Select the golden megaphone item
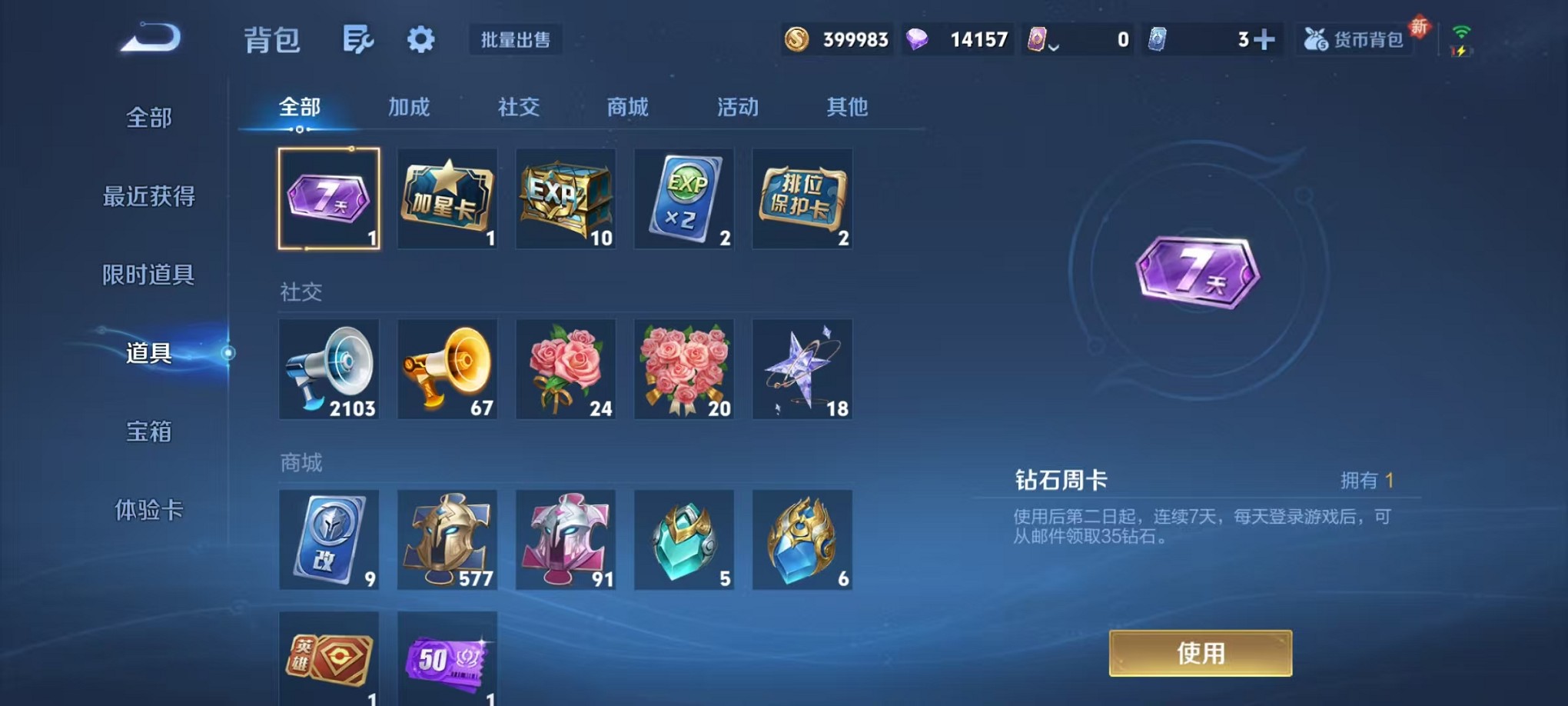The height and width of the screenshot is (706, 1568). (447, 369)
